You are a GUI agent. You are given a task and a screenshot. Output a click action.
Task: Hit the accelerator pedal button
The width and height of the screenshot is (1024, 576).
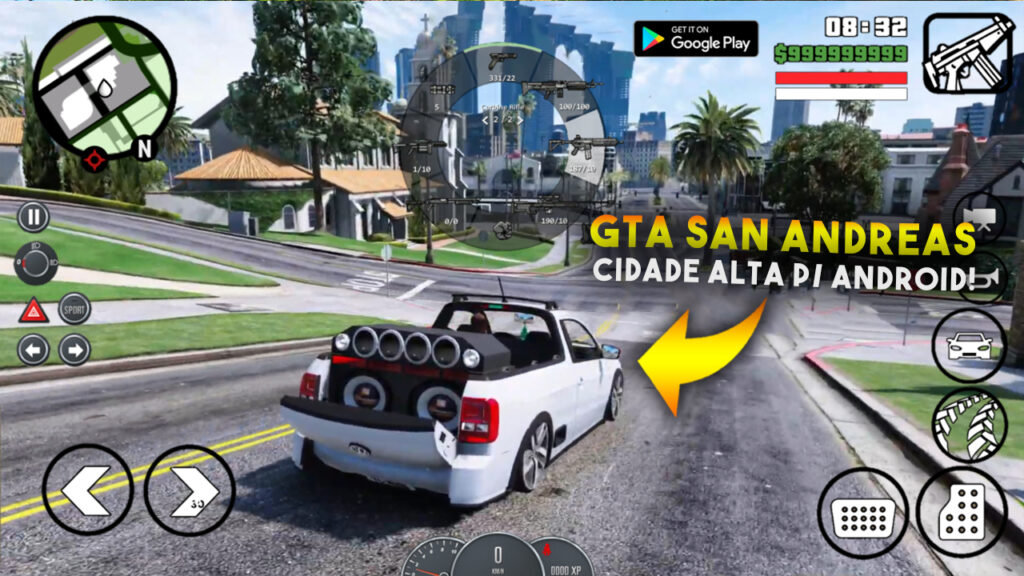click(961, 513)
